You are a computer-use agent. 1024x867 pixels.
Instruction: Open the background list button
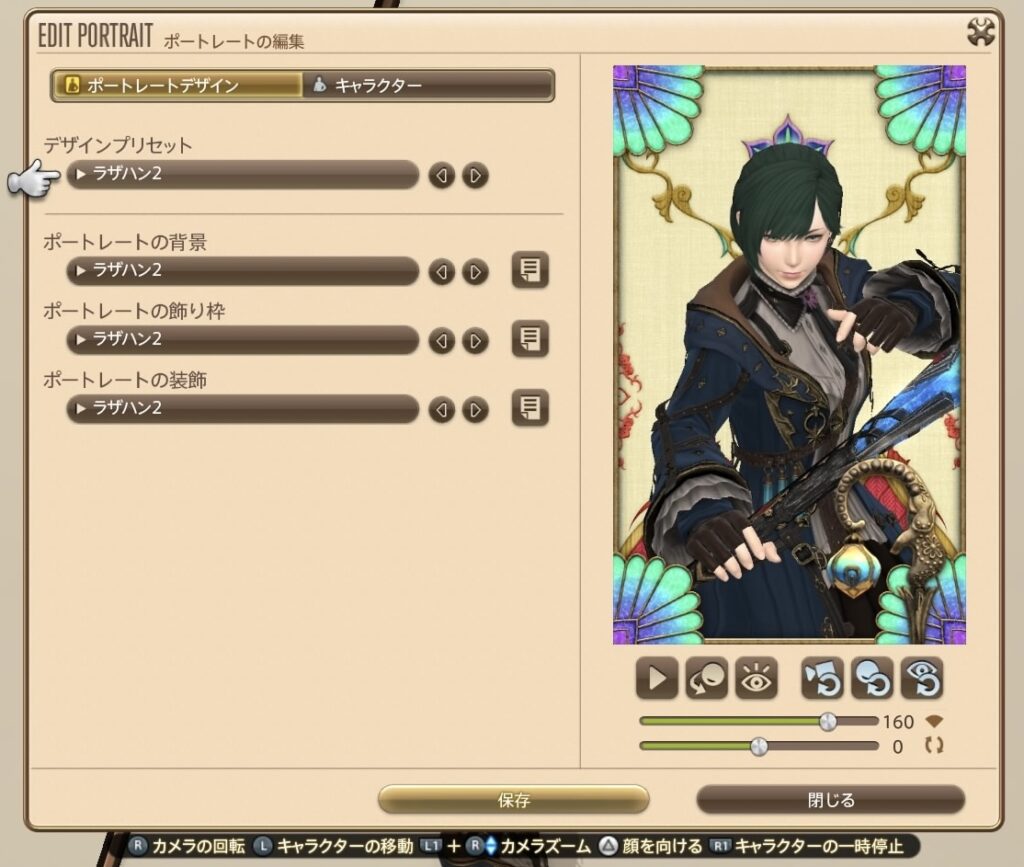point(530,271)
